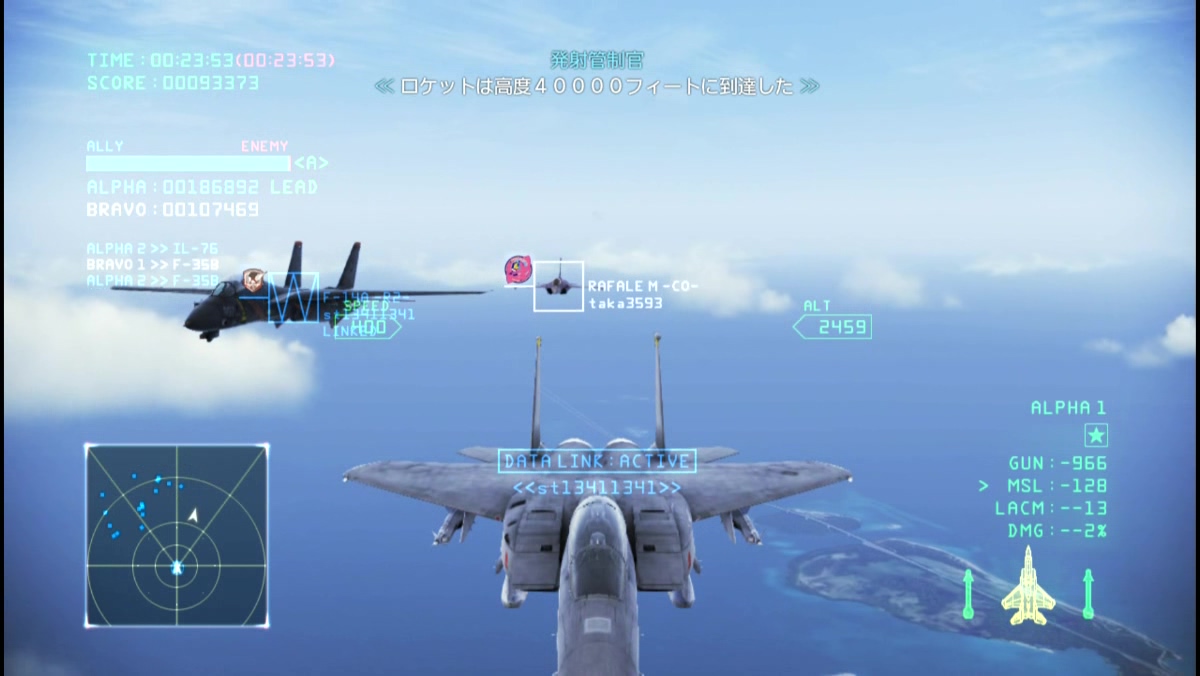The image size is (1200, 676).
Task: Click the face emblem on the linked ally
Action: [252, 283]
